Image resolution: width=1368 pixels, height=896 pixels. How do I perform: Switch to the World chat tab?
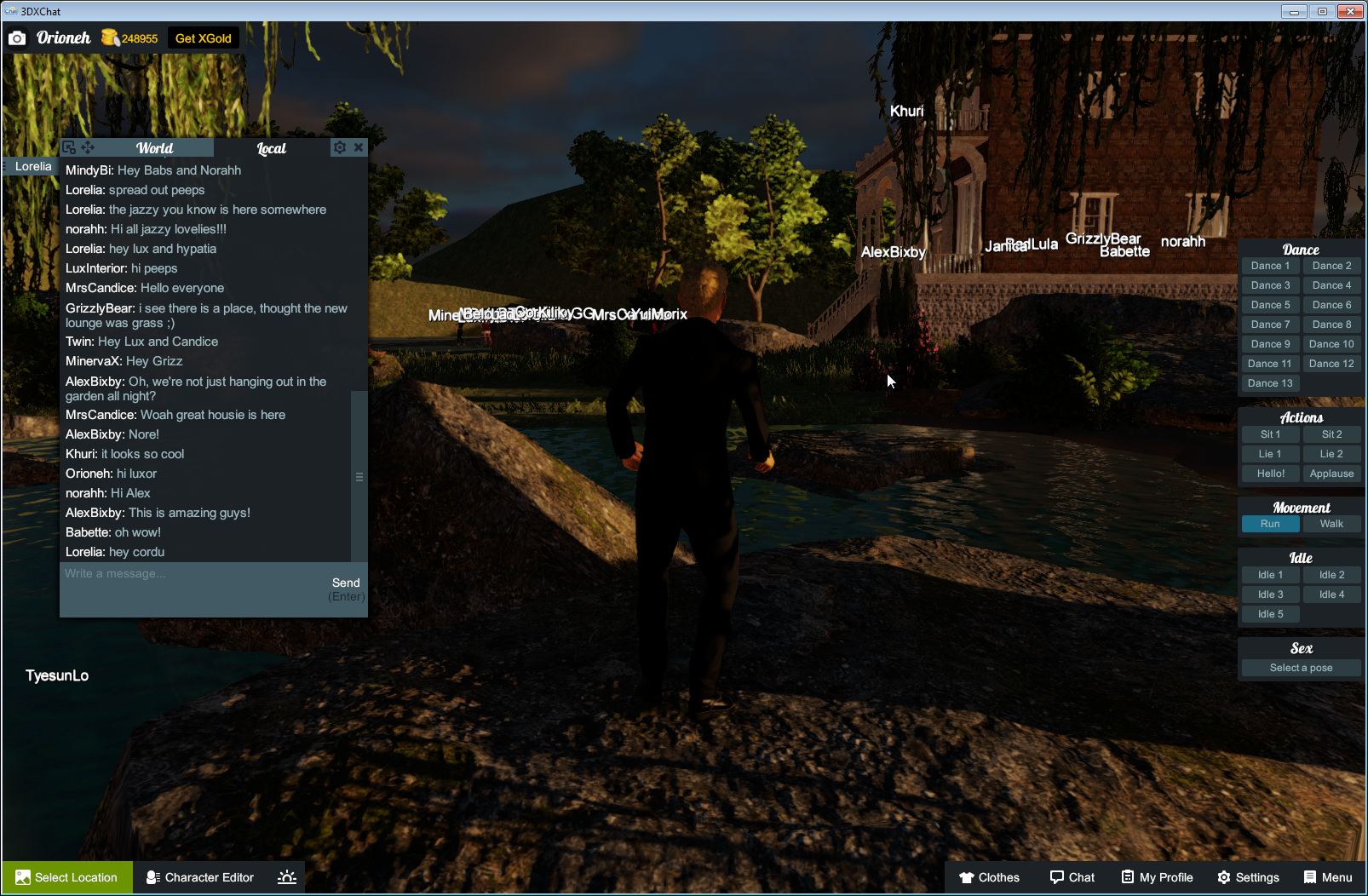(157, 147)
